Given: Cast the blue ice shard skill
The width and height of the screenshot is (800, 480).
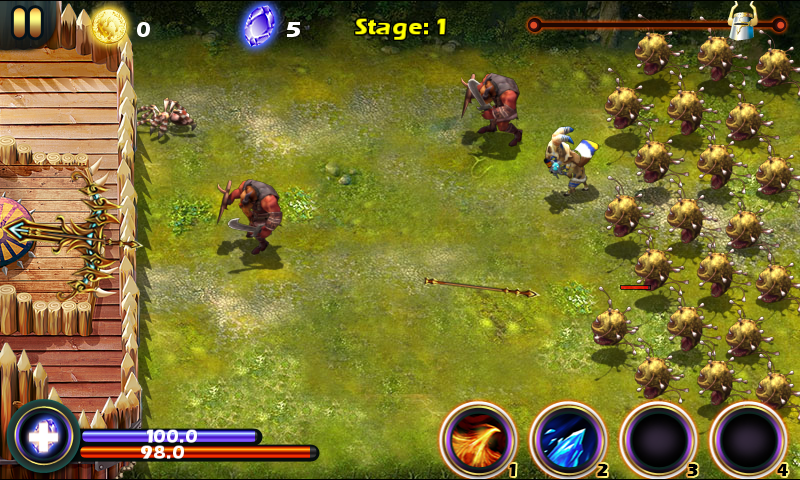Looking at the screenshot, I should click(567, 439).
